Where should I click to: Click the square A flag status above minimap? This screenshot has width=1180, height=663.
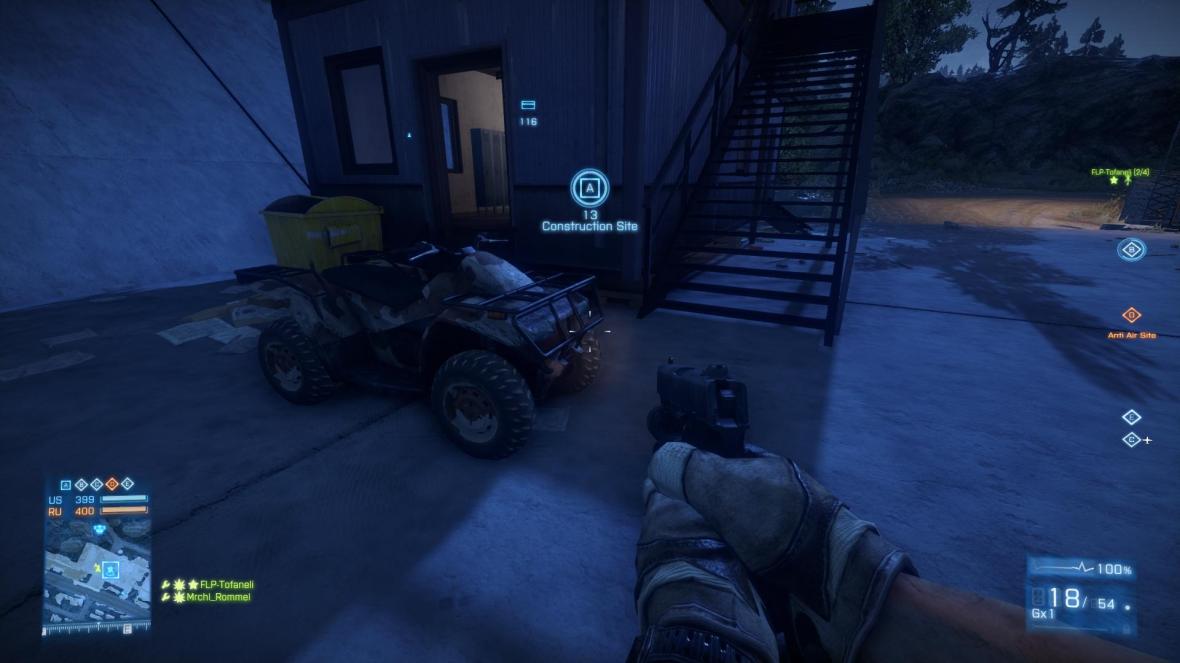[x=66, y=485]
